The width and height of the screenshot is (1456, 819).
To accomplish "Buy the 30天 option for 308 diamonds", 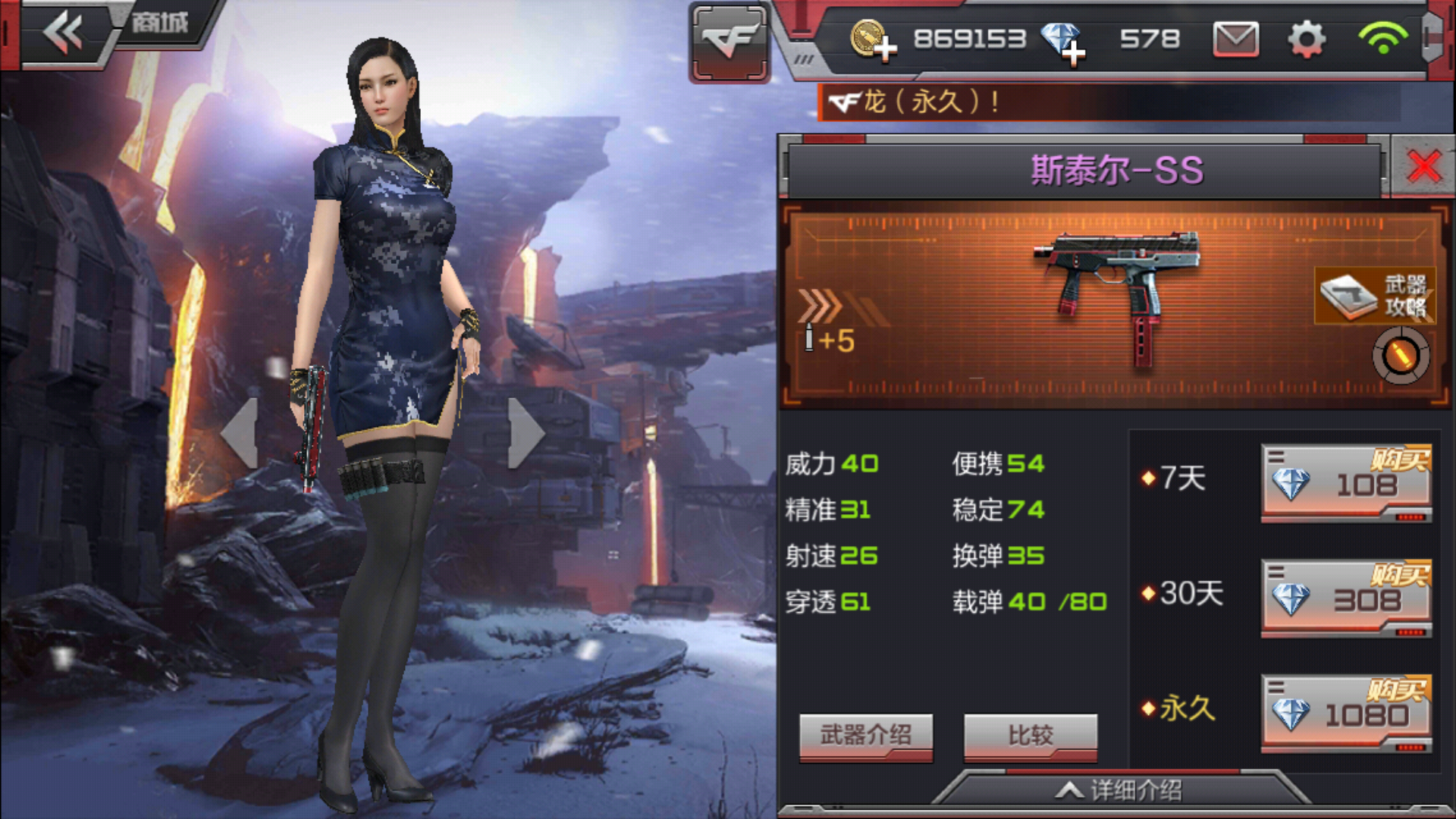I will click(x=1346, y=598).
